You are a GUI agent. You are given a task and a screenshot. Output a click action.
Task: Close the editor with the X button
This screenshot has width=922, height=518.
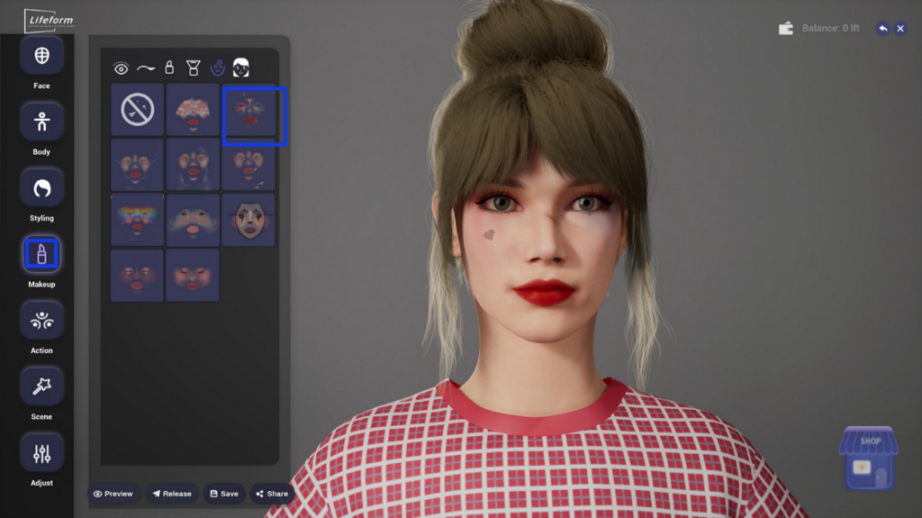coord(900,29)
